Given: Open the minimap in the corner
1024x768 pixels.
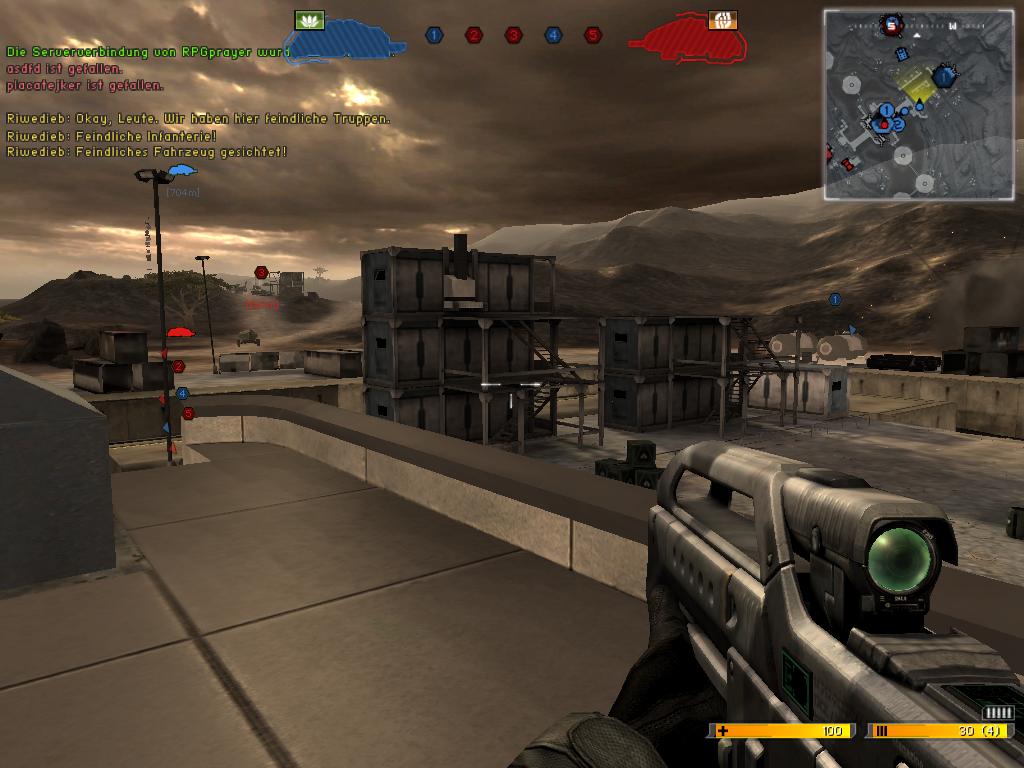Looking at the screenshot, I should (918, 104).
